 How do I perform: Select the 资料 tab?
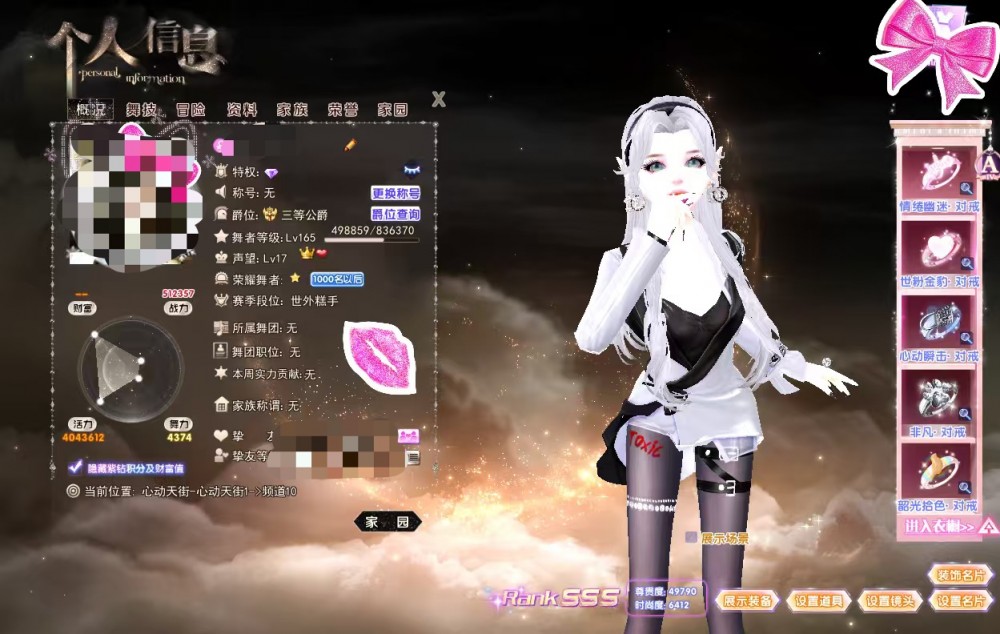point(241,110)
